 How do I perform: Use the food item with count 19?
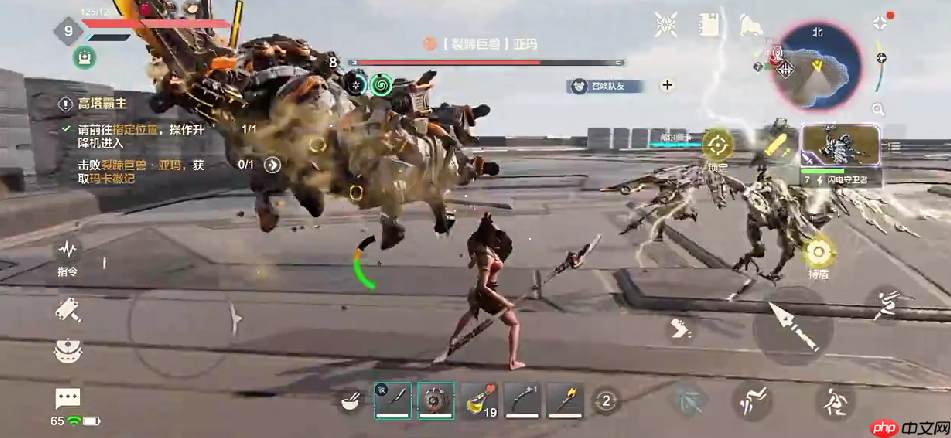click(x=478, y=401)
